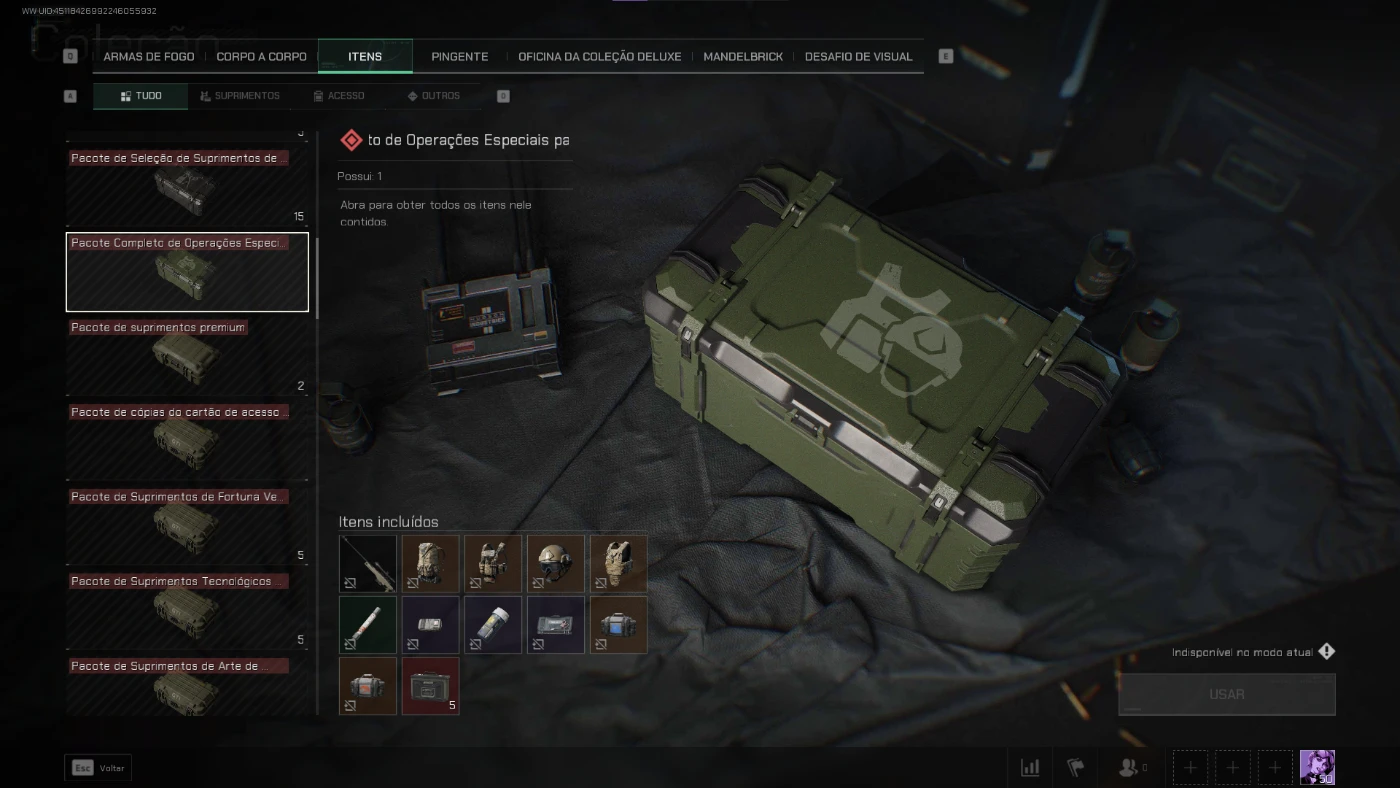Open the statistics bar chart icon

click(1030, 767)
